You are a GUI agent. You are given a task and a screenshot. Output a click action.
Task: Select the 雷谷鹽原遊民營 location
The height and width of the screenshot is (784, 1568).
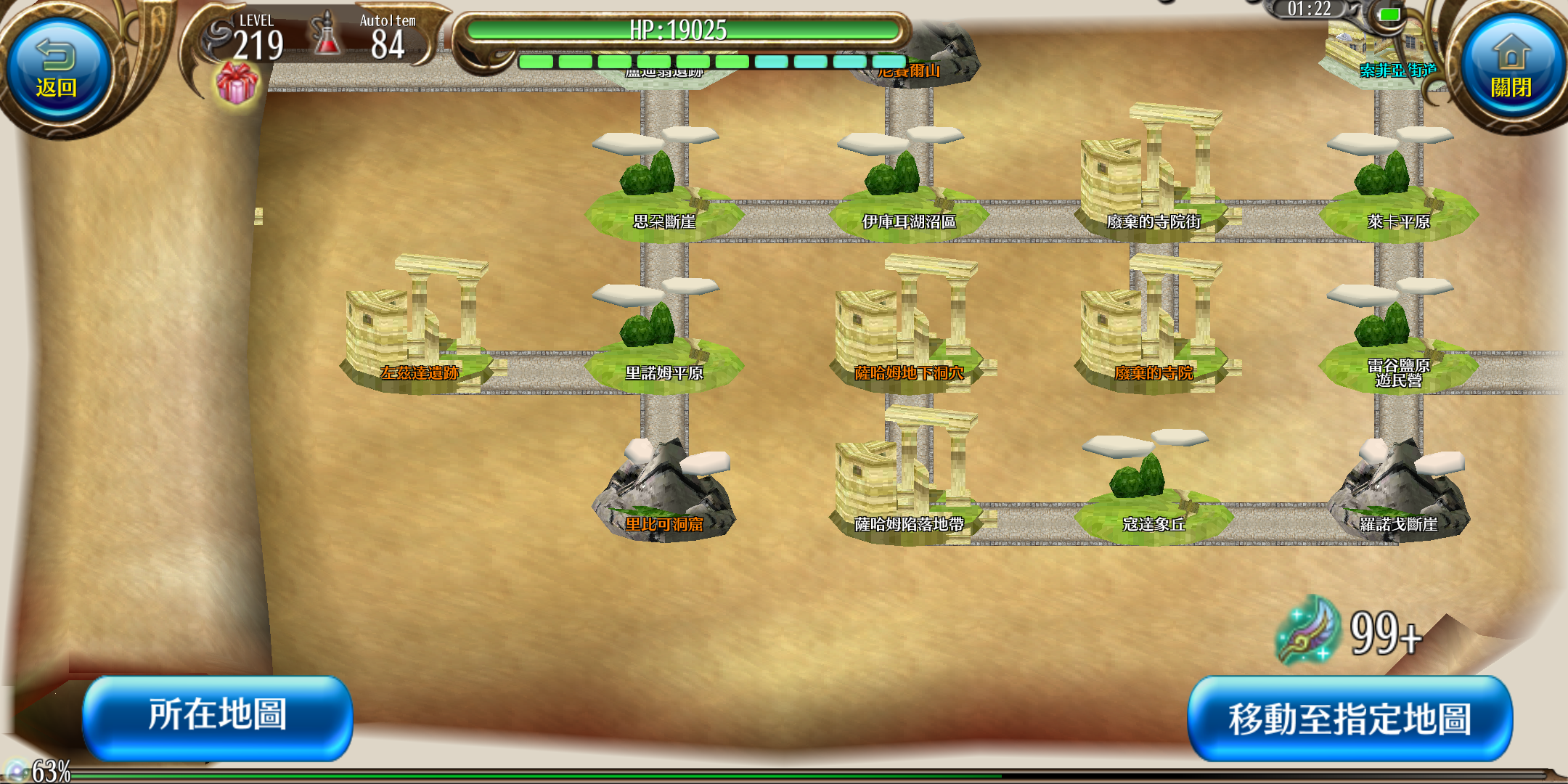click(x=1398, y=348)
